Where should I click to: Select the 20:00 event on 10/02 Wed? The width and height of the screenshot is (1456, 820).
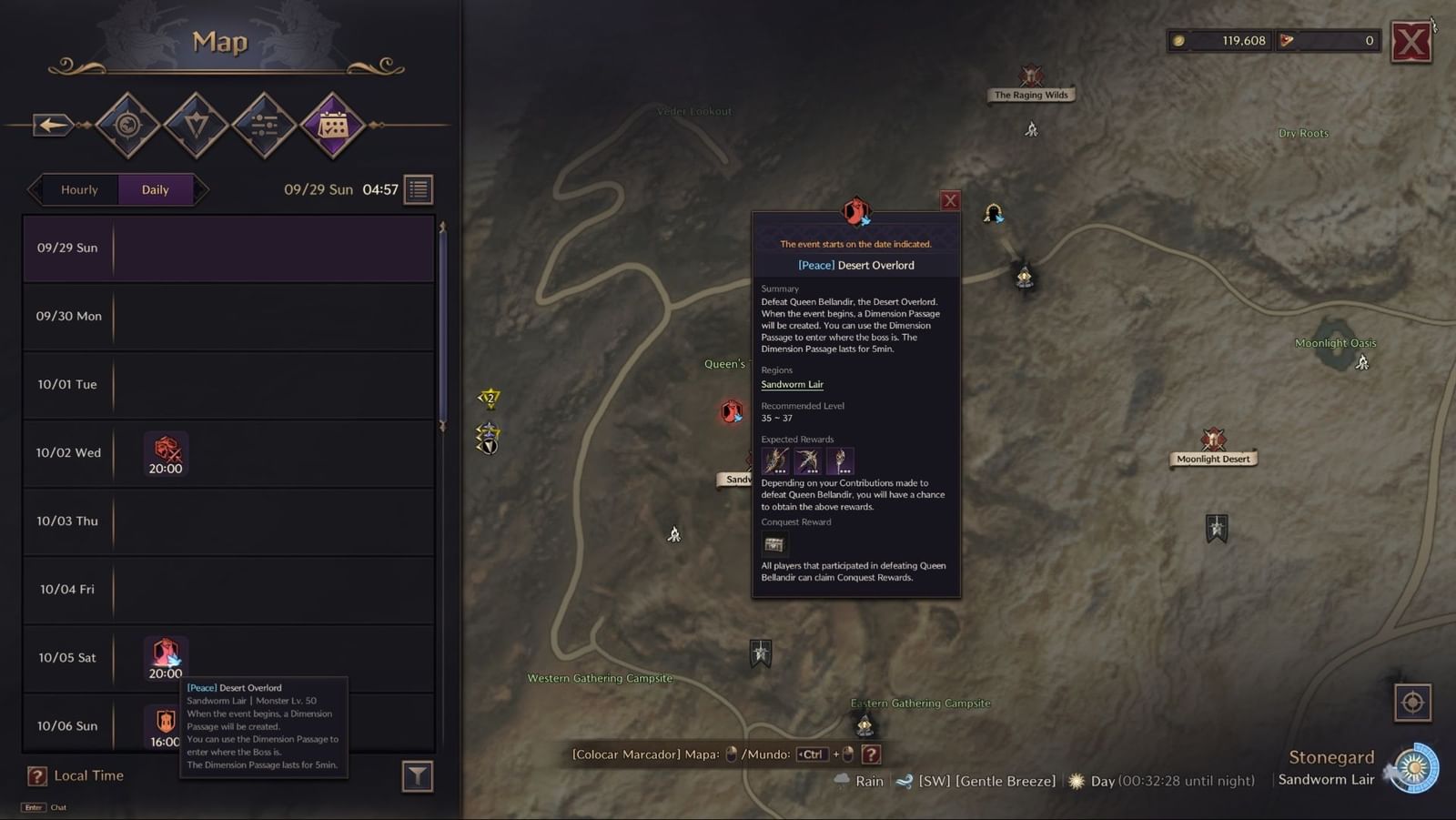pyautogui.click(x=165, y=452)
